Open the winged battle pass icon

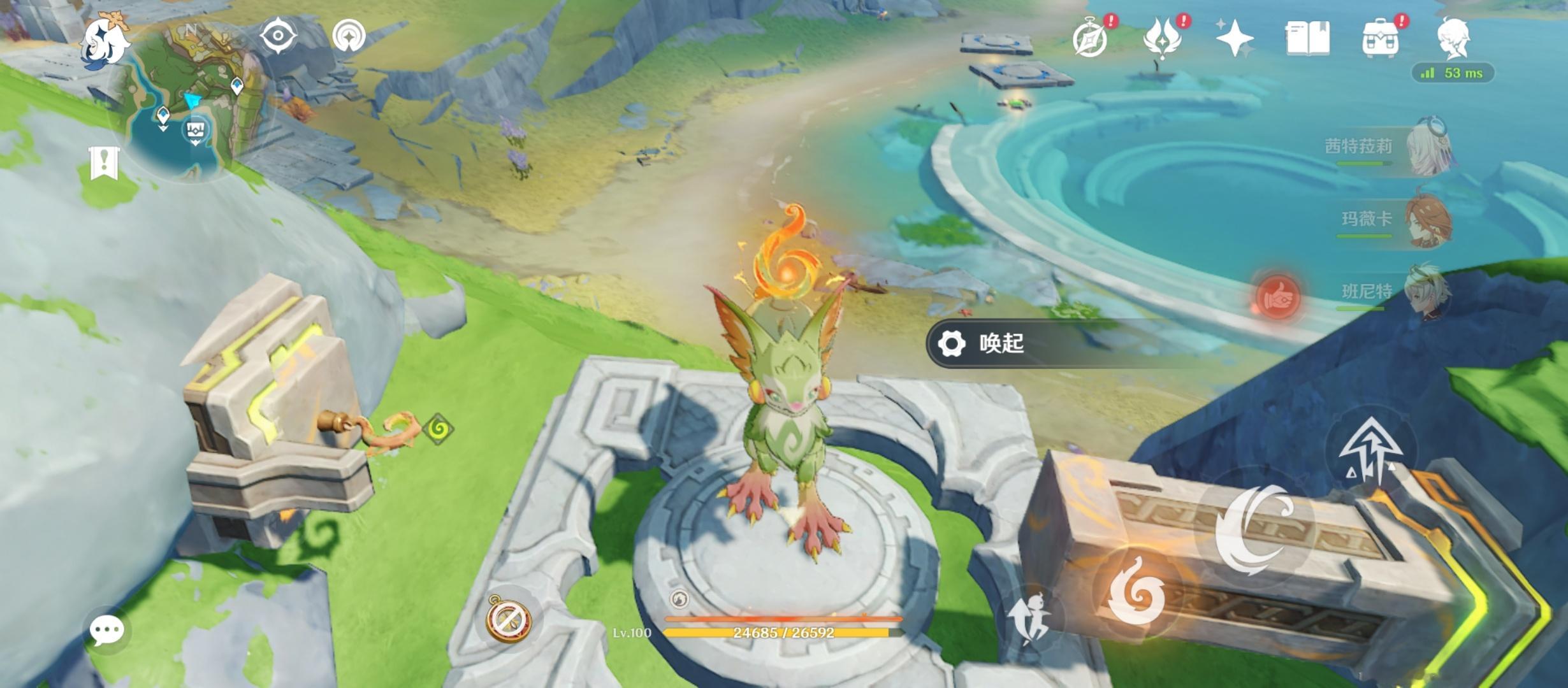click(1163, 39)
